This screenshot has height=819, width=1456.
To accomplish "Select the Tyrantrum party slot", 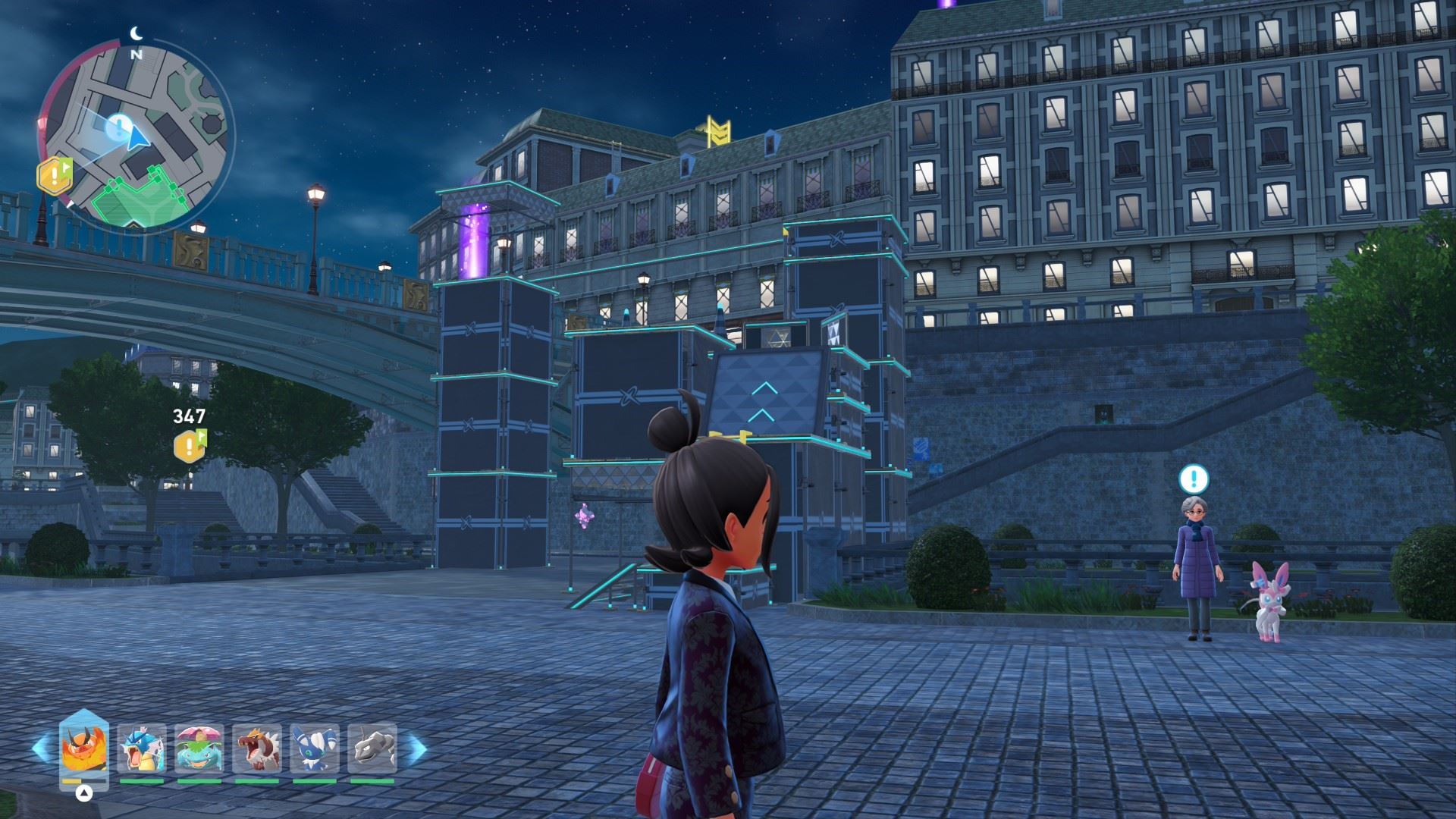I will coord(257,748).
